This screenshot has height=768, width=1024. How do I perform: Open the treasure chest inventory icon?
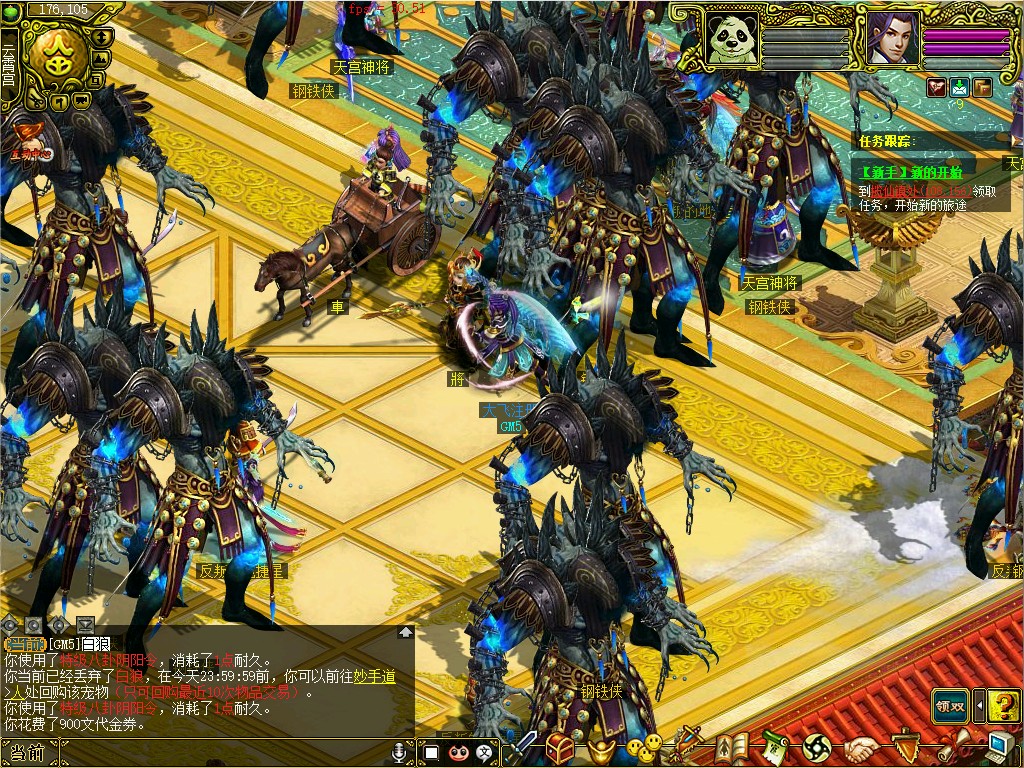coord(560,747)
